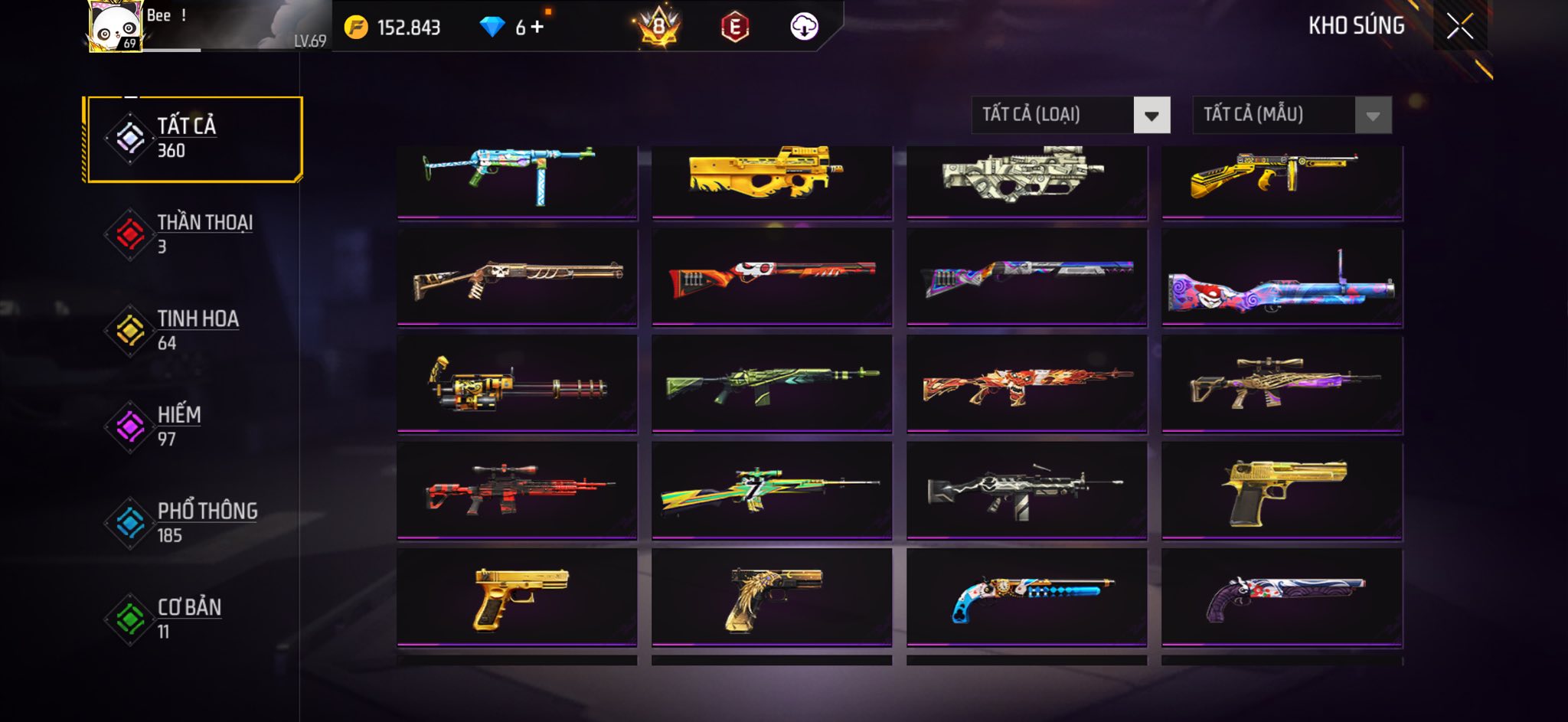Switch to the Phổ Thông tab
Viewport: 1568px width, 722px height.
click(194, 523)
